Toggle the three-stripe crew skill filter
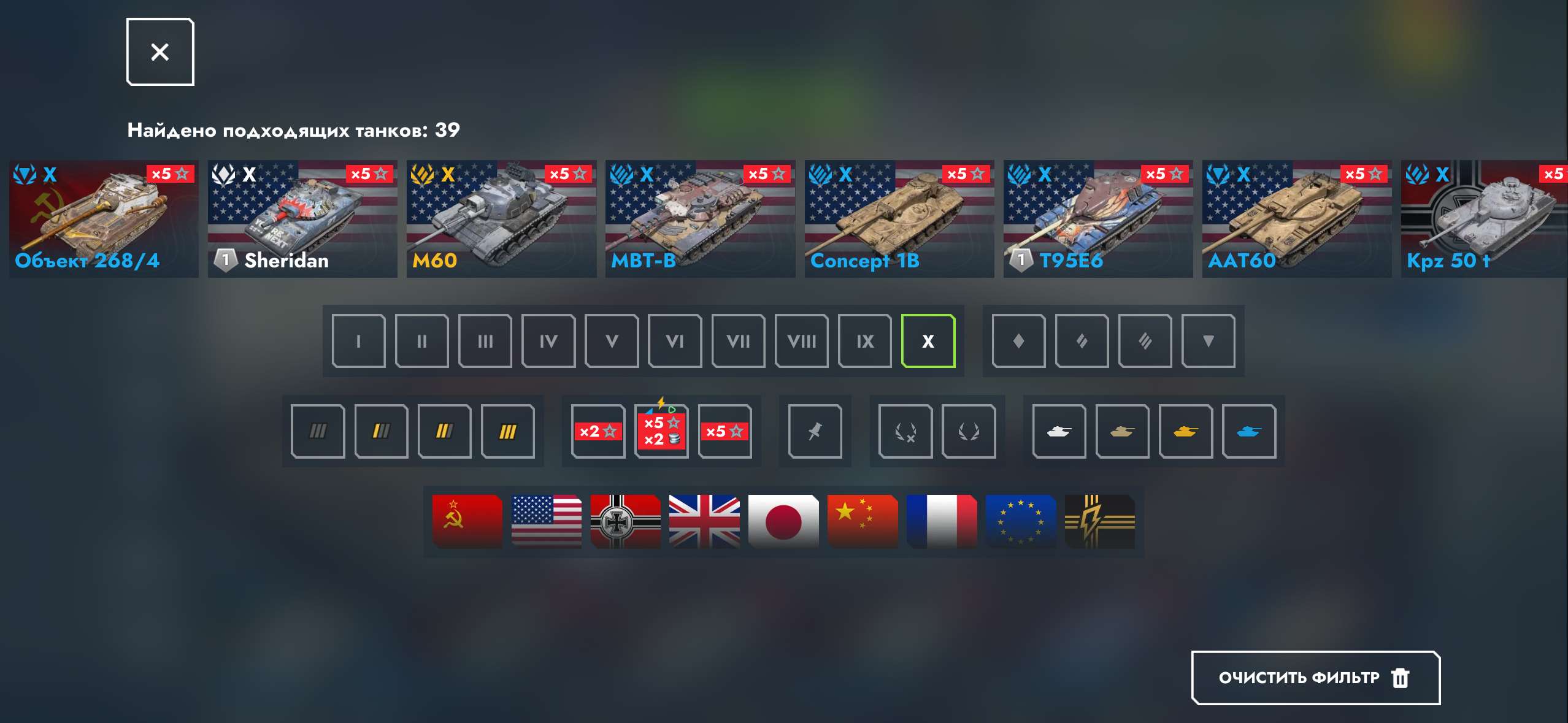1568x723 pixels. (x=508, y=431)
